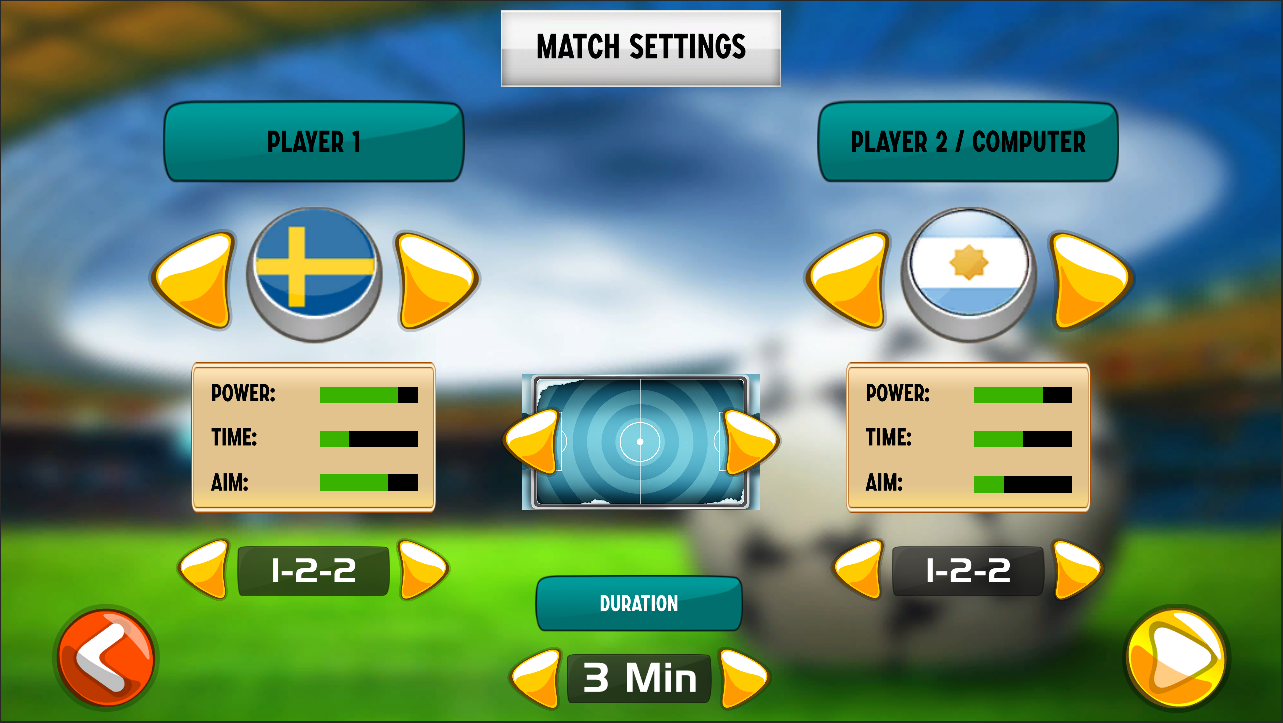
Task: Click the Duration button
Action: (638, 604)
